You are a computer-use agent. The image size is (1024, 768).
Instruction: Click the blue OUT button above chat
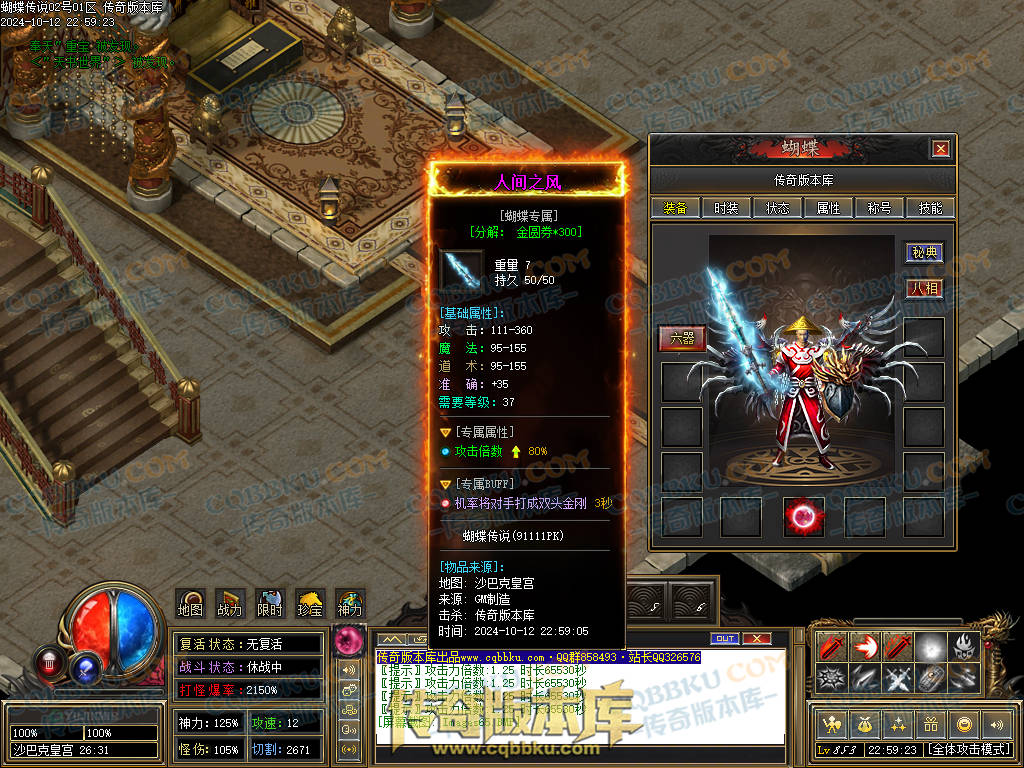[724, 638]
